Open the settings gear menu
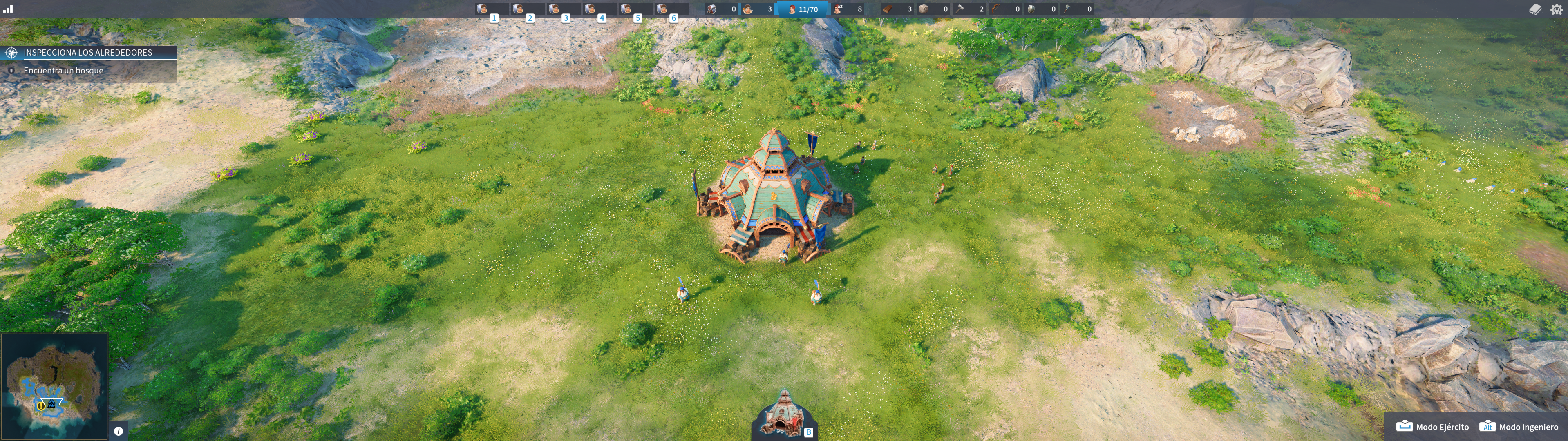Viewport: 1568px width, 441px height. [x=1556, y=9]
